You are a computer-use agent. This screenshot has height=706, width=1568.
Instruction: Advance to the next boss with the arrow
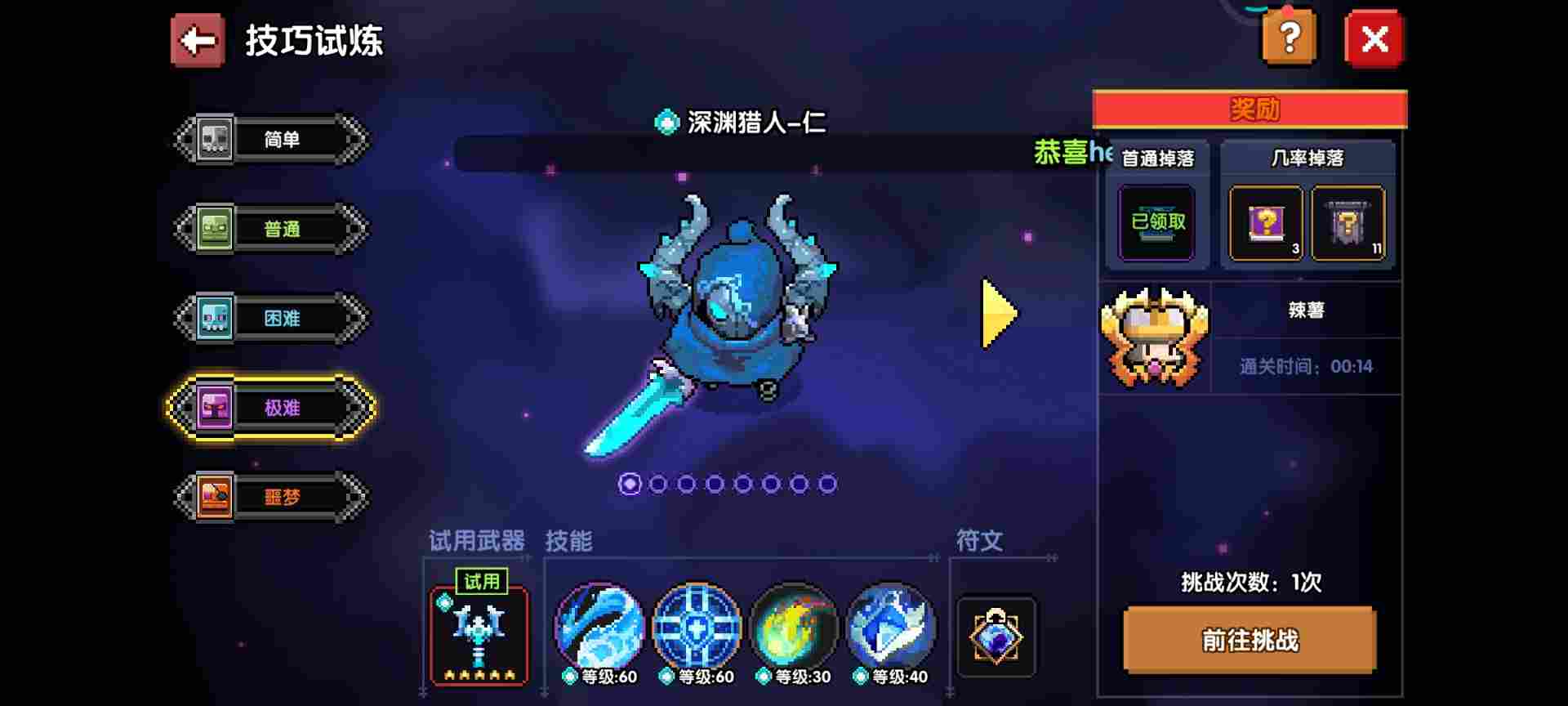[997, 311]
